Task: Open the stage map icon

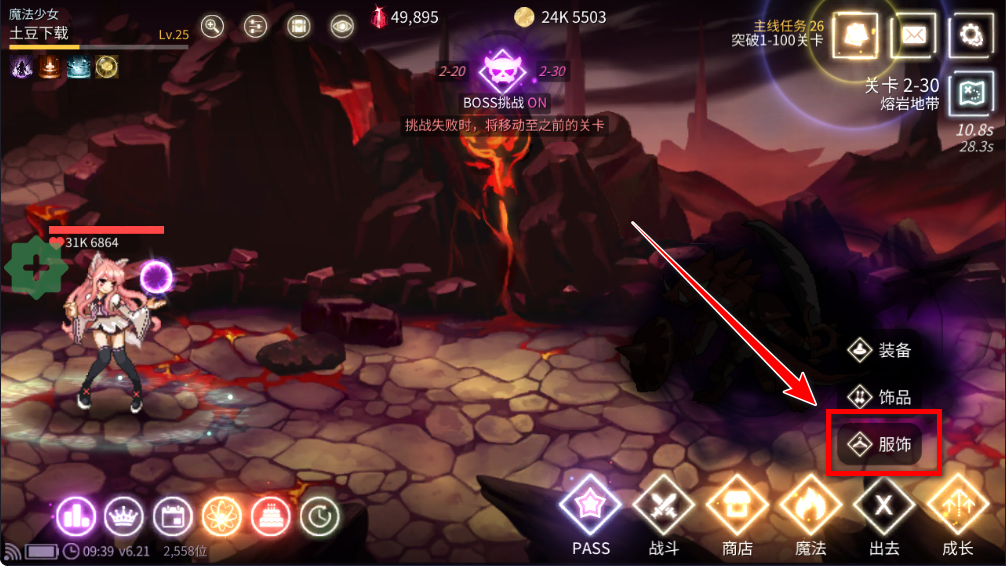Action: 969,92
